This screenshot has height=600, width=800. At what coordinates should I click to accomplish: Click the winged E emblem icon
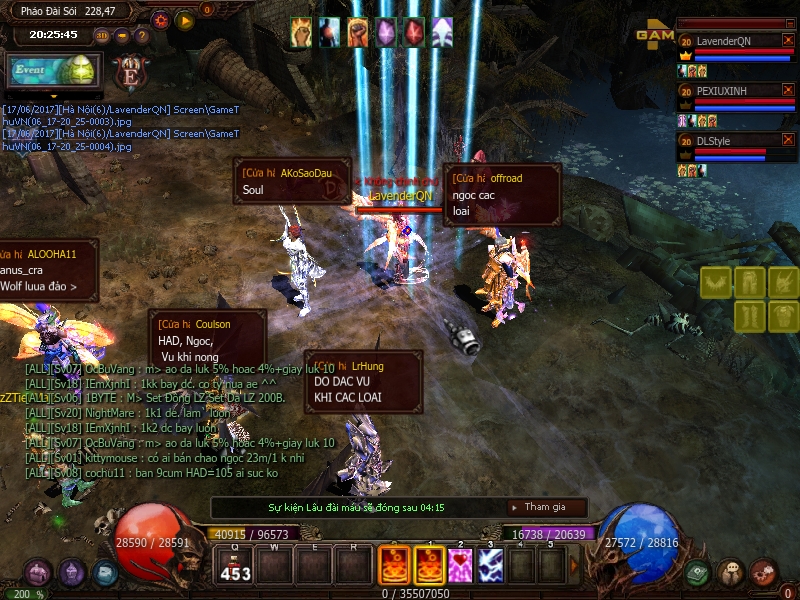[129, 72]
